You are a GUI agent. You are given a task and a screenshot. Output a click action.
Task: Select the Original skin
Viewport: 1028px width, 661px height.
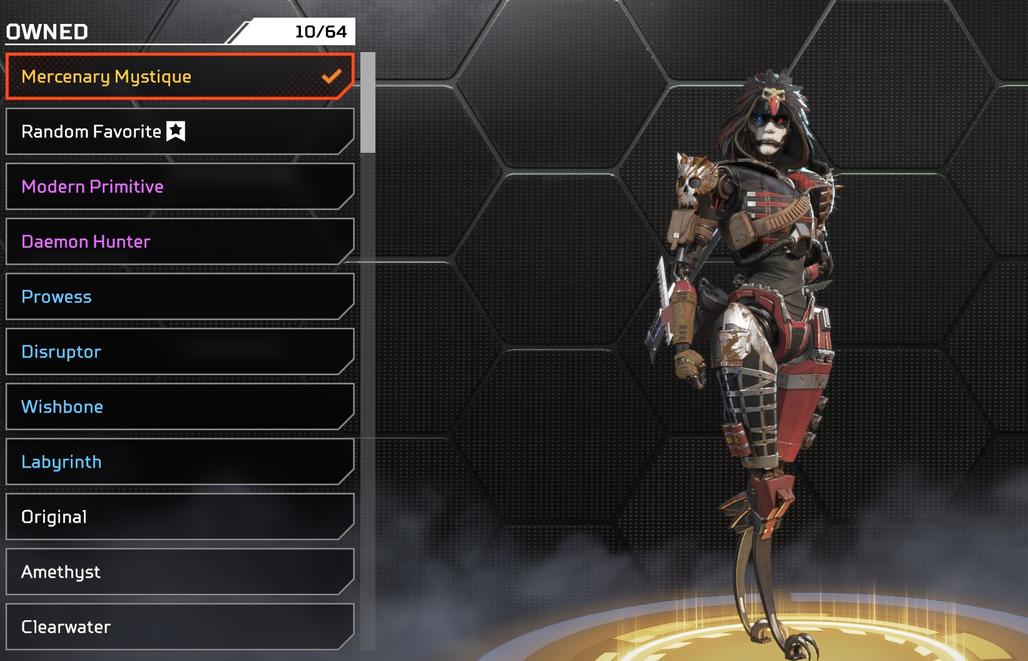180,517
